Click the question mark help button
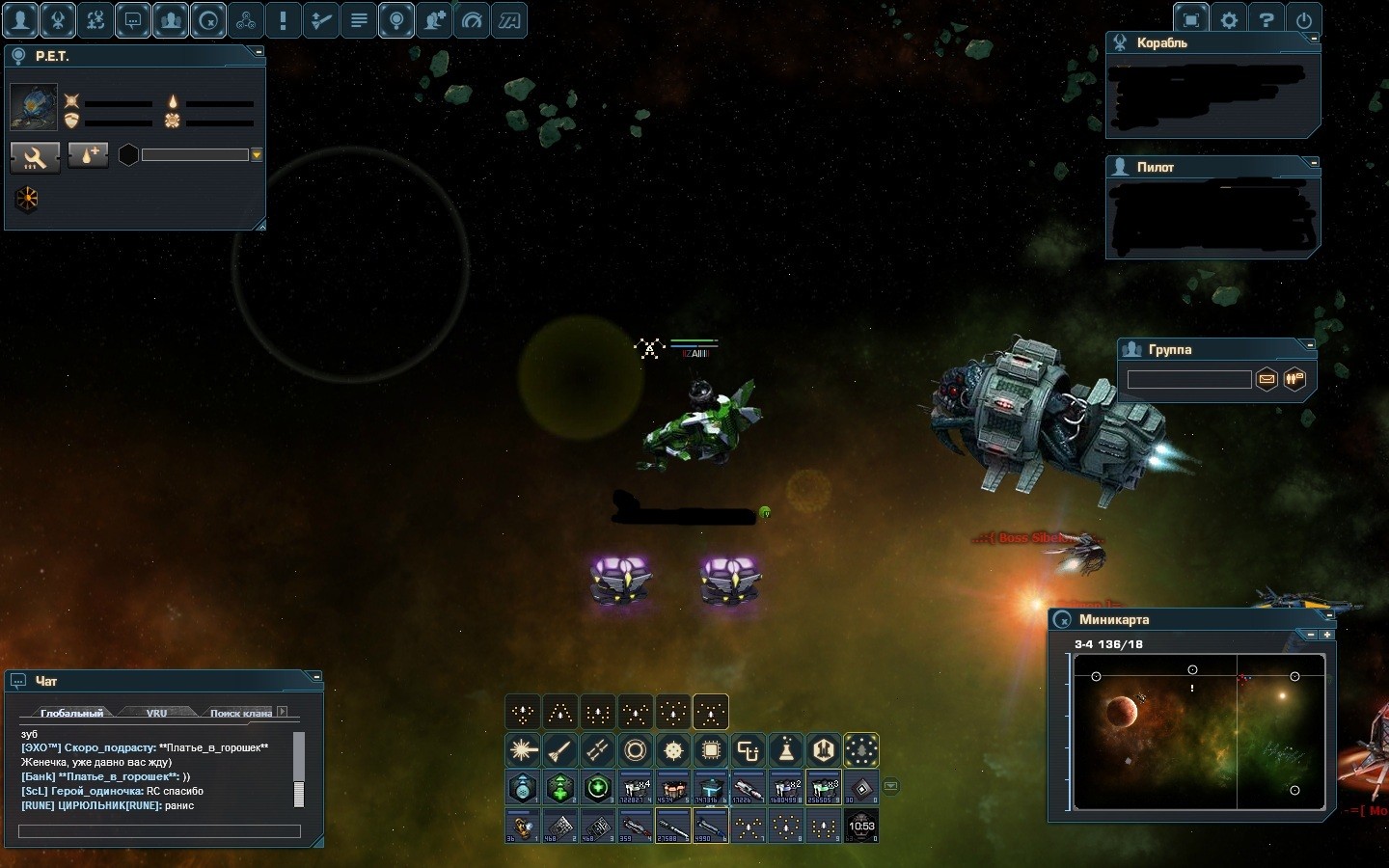This screenshot has width=1389, height=868. click(x=1266, y=19)
